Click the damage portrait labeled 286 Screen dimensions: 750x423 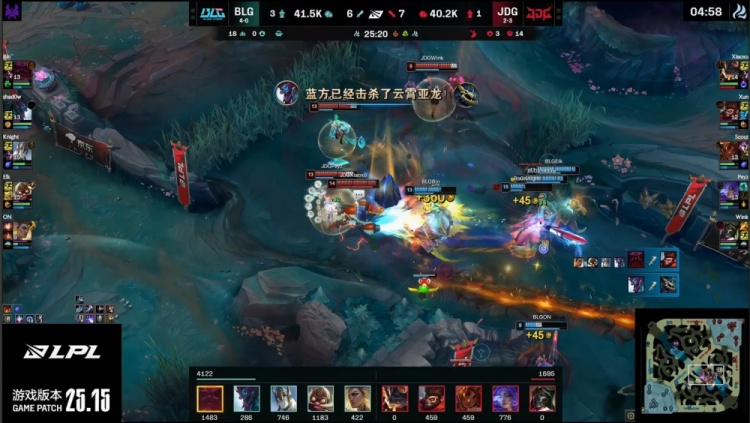(247, 398)
